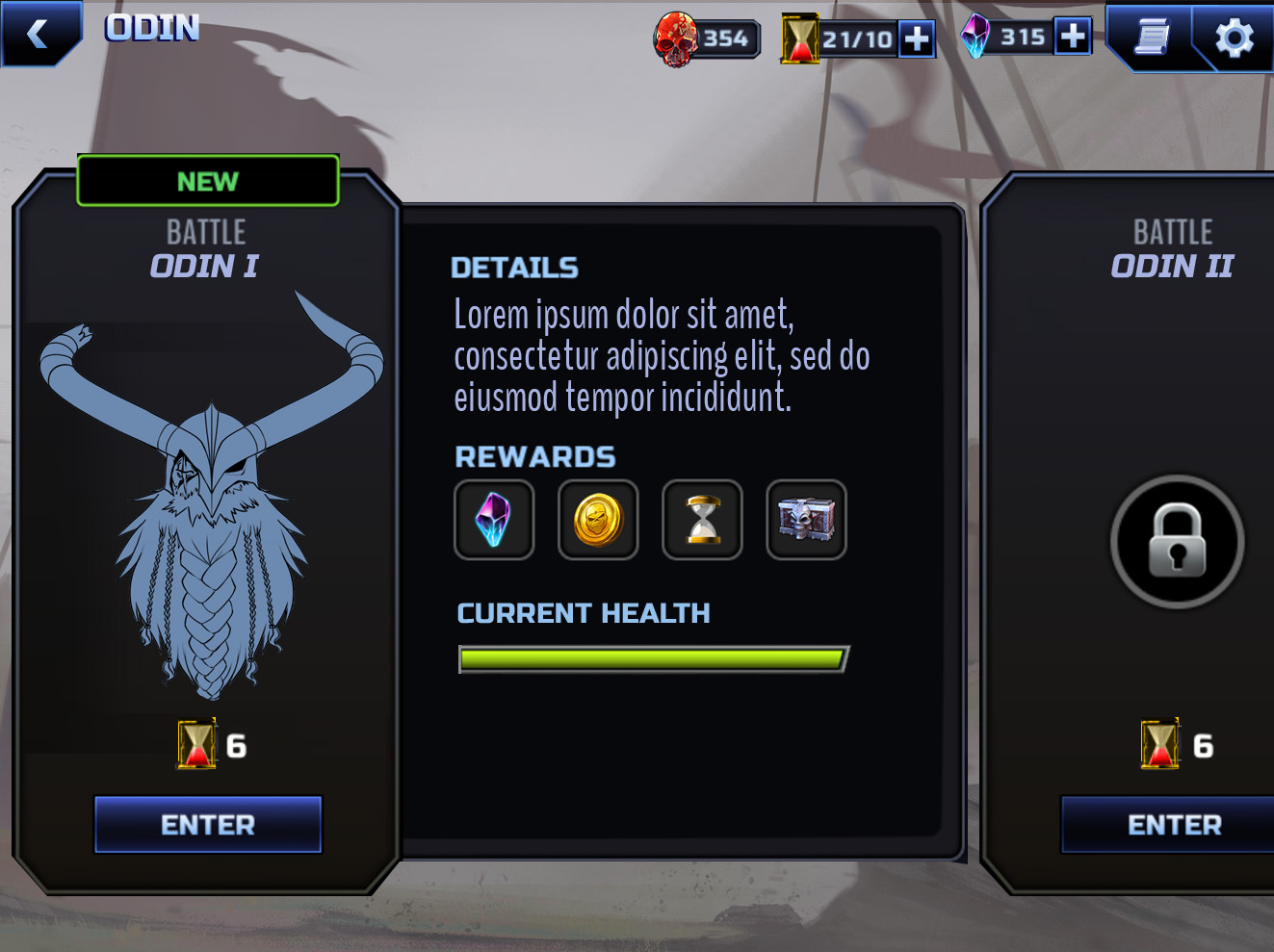Enter the Odin I battle
This screenshot has height=952, width=1274.
tap(208, 825)
